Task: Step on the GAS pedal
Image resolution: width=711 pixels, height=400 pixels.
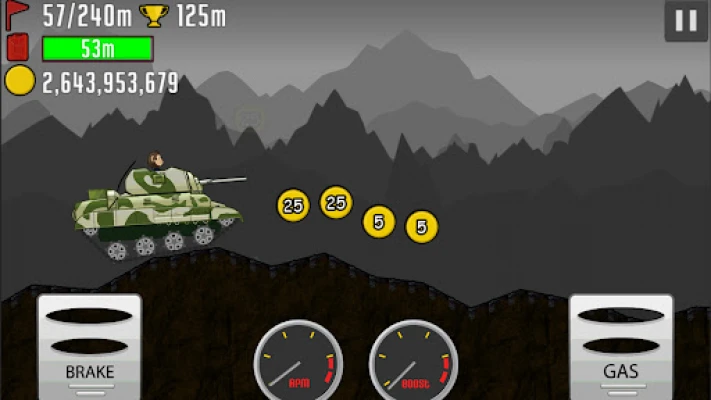Action: pos(620,347)
